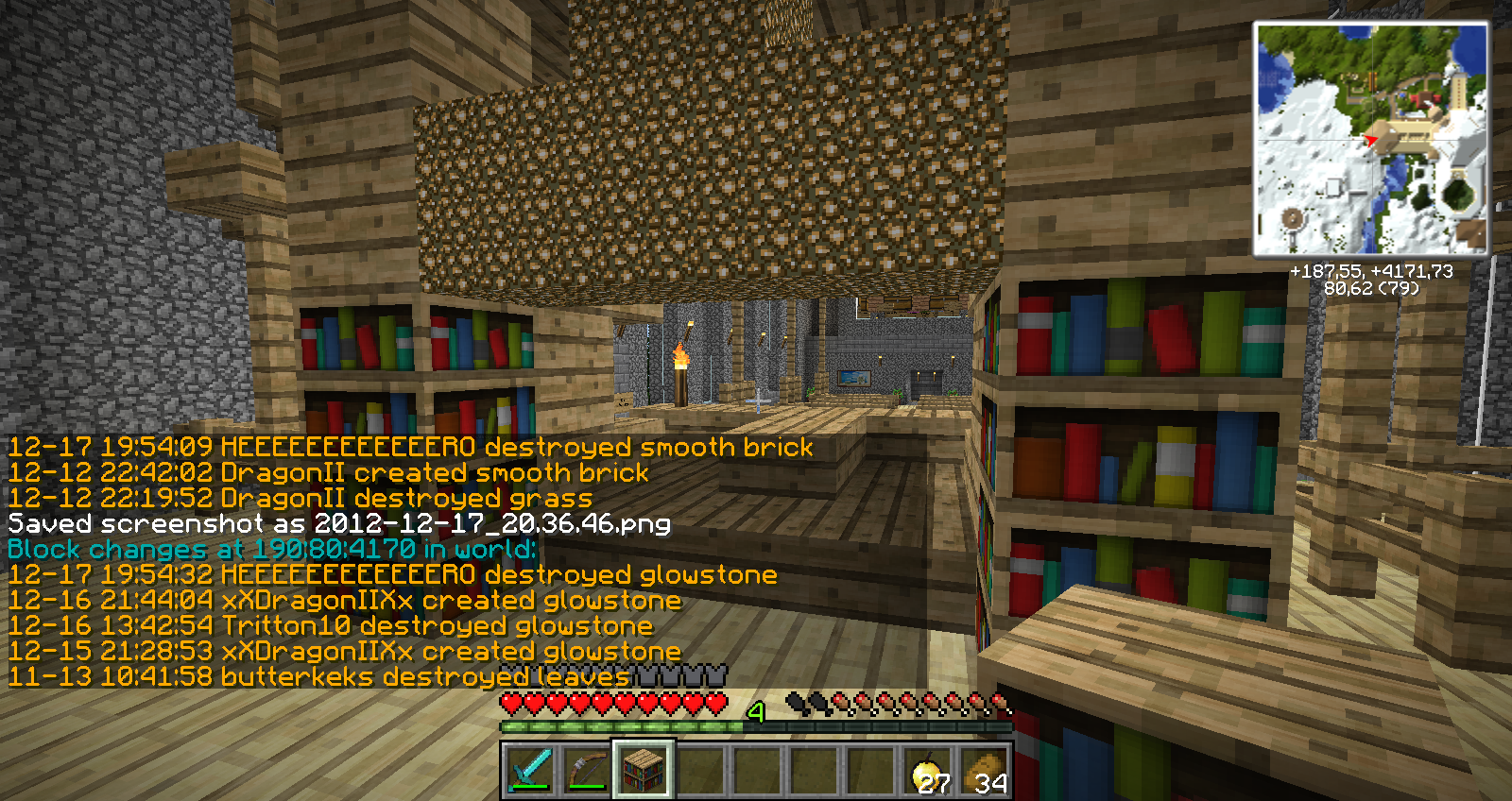Choose the bookshelf block slot
1512x801 pixels.
point(644,770)
